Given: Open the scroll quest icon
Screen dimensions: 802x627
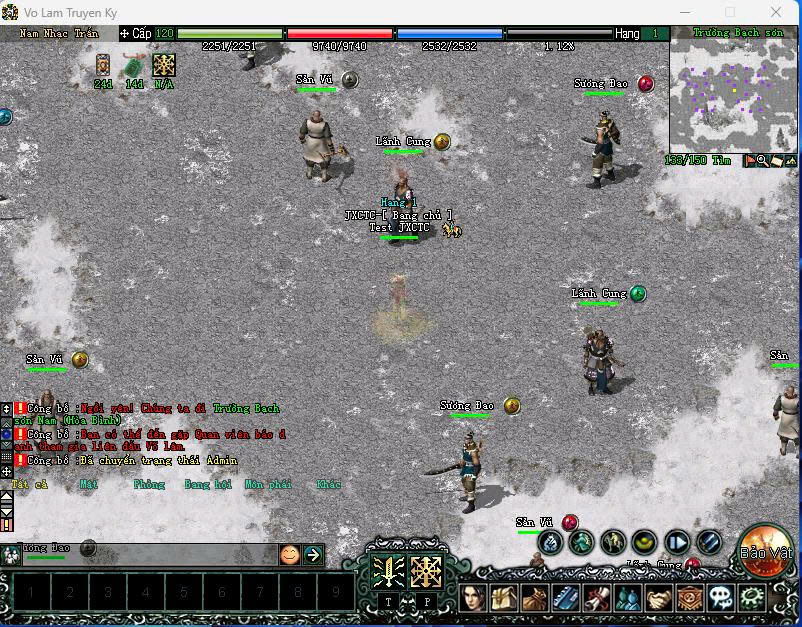Looking at the screenshot, I should point(596,598).
